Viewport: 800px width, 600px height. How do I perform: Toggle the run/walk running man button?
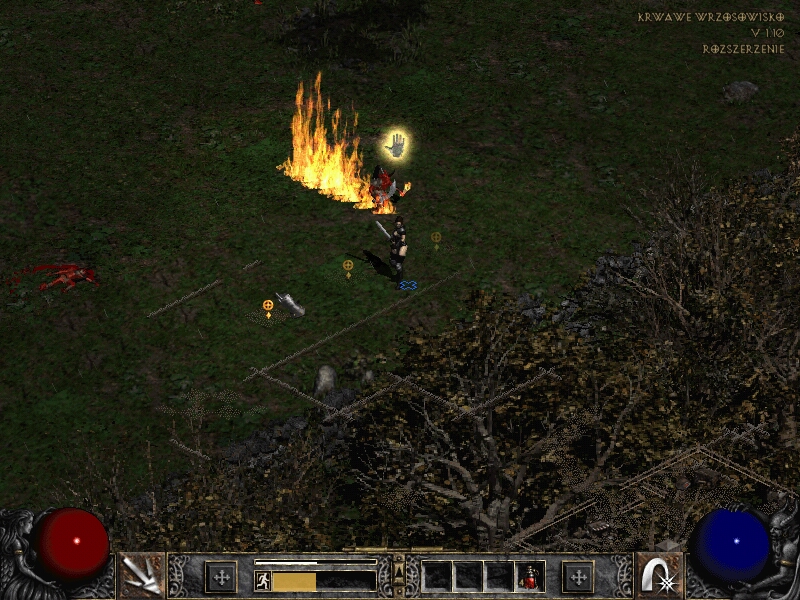click(263, 580)
